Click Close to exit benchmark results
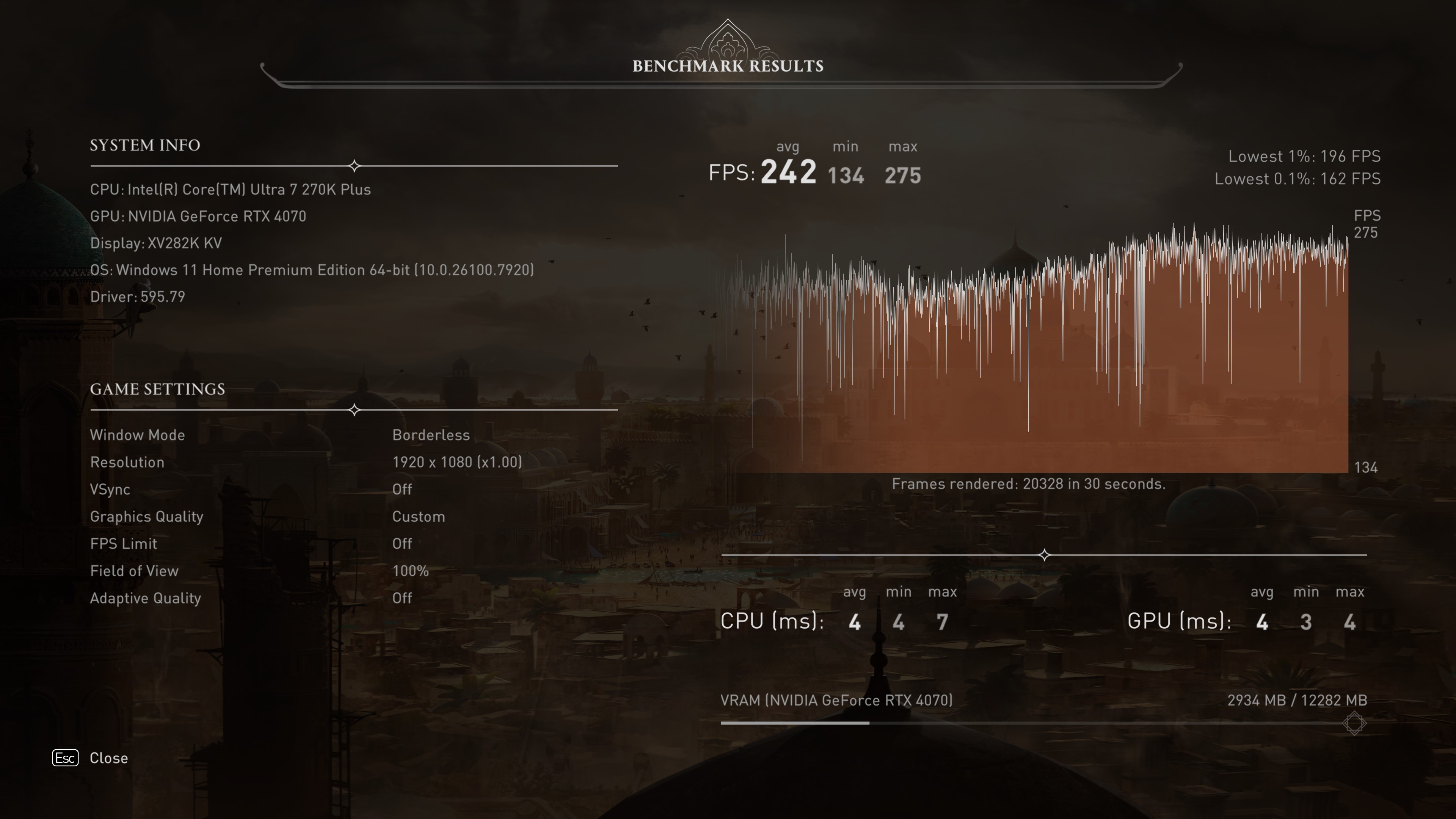Screen dimensions: 1456x819 point(108,758)
